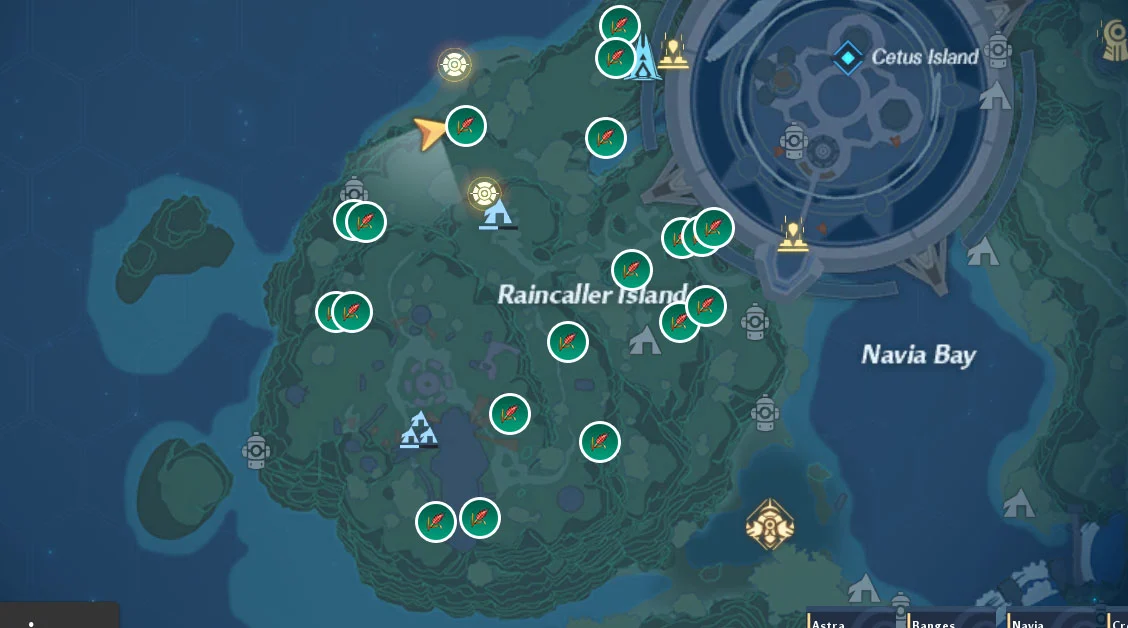Select the Cetus Island diamond waypoint
This screenshot has height=628, width=1128.
click(848, 57)
